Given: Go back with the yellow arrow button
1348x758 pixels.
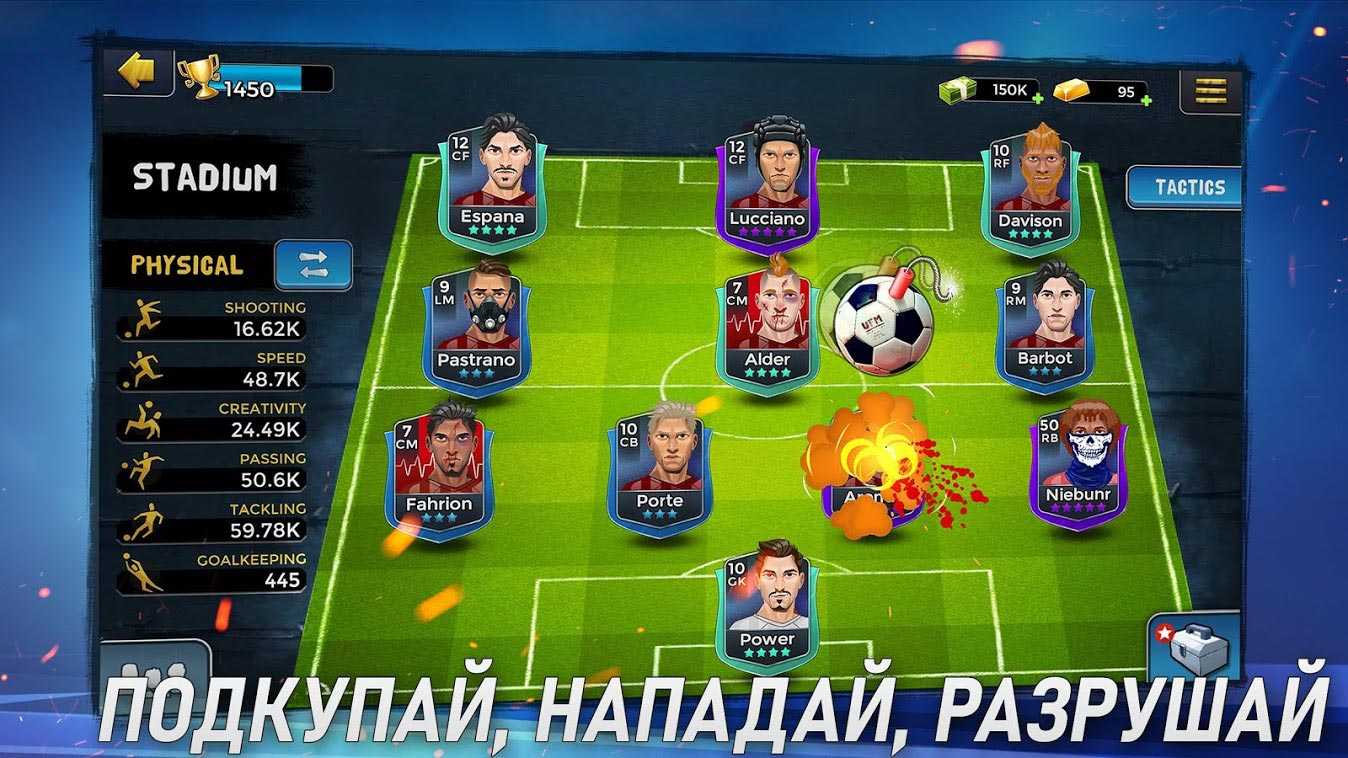Looking at the screenshot, I should coord(137,72).
